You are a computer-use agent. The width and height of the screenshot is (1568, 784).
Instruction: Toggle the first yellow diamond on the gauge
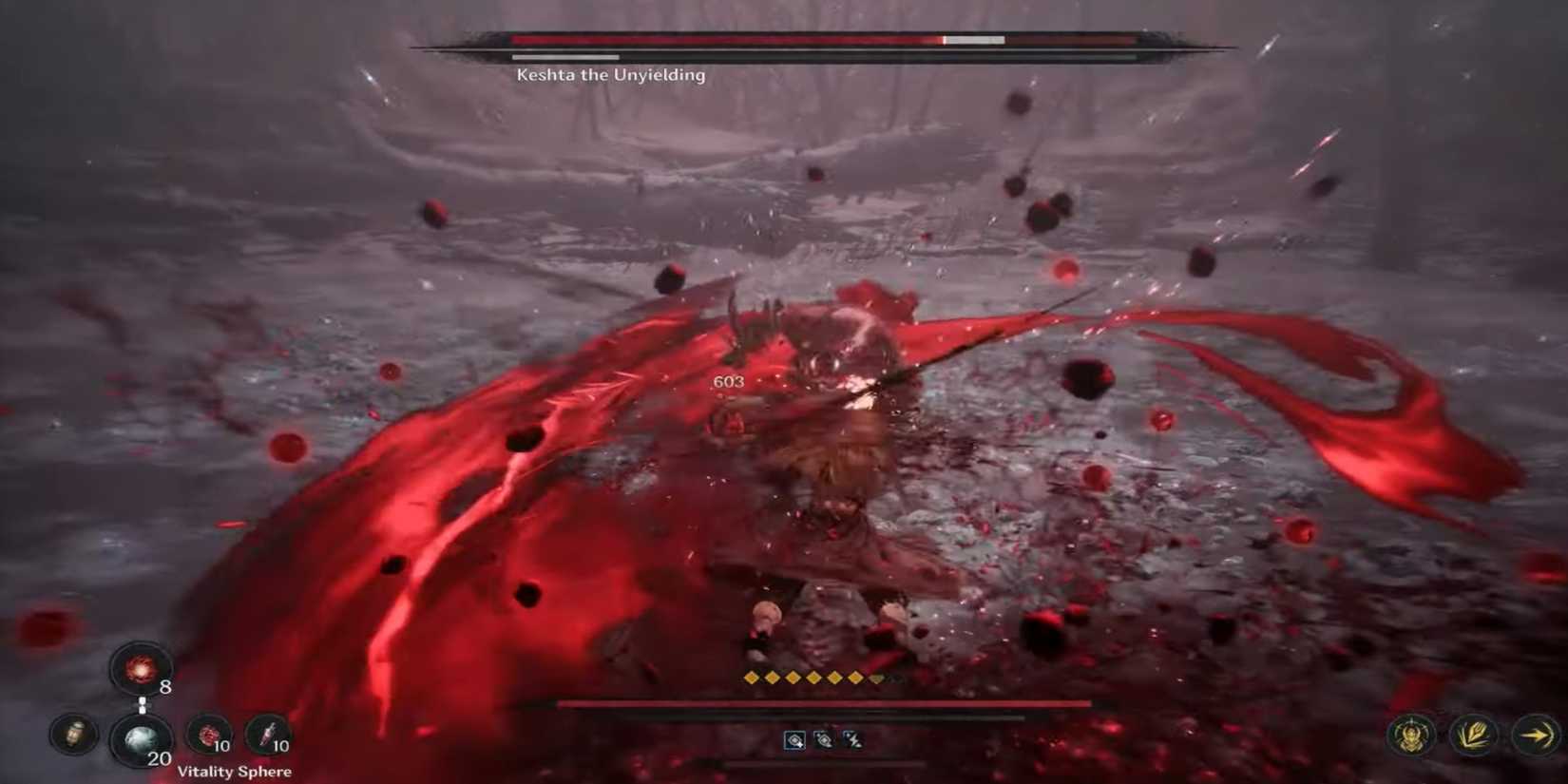[752, 677]
